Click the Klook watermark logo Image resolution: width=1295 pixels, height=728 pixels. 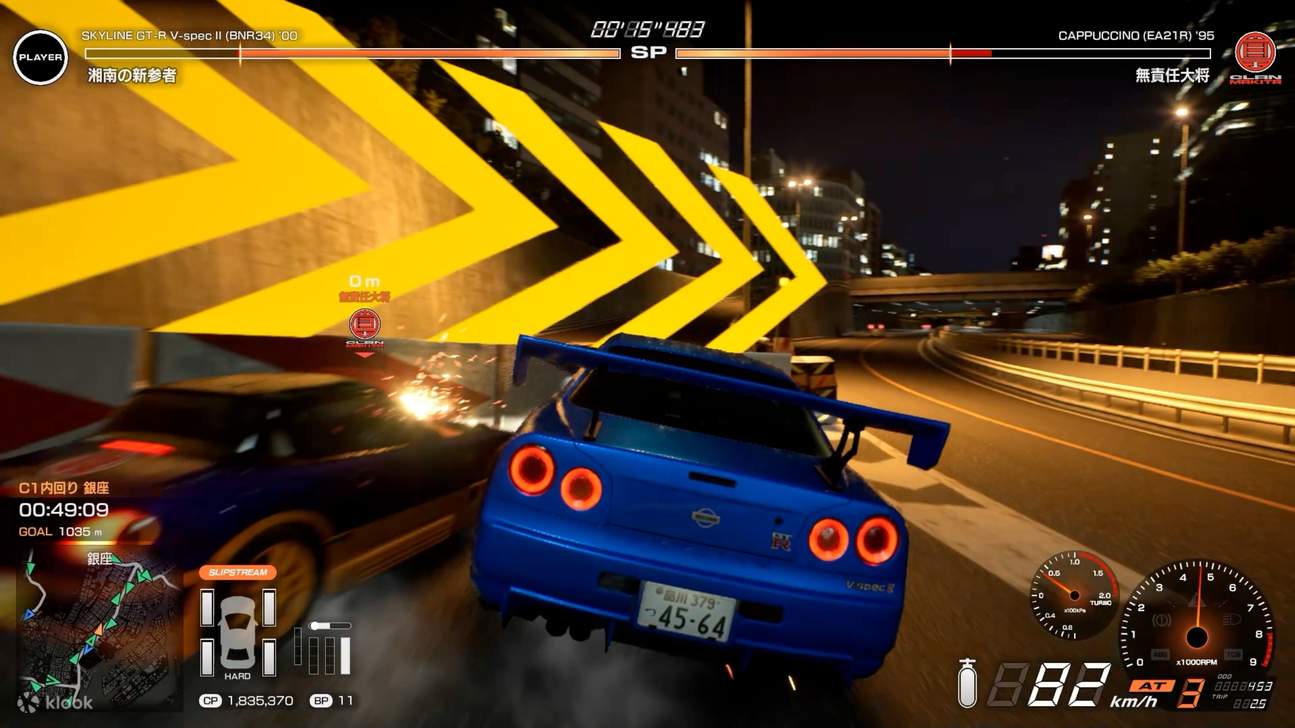coord(56,702)
